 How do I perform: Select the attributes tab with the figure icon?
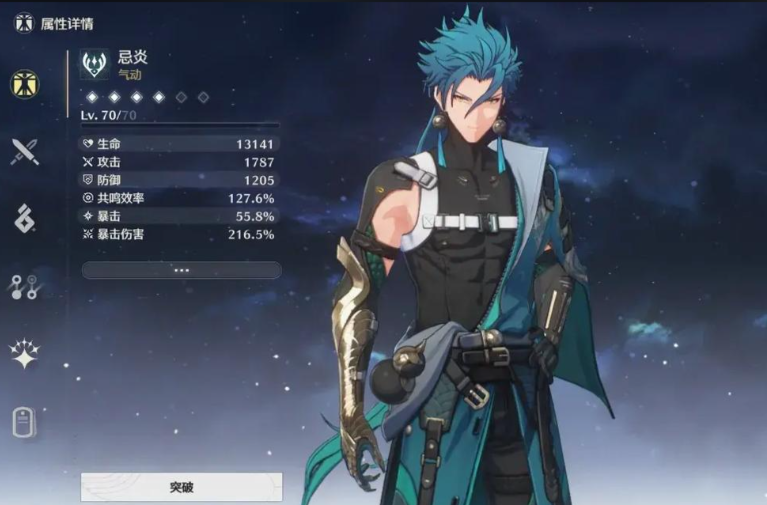click(25, 85)
